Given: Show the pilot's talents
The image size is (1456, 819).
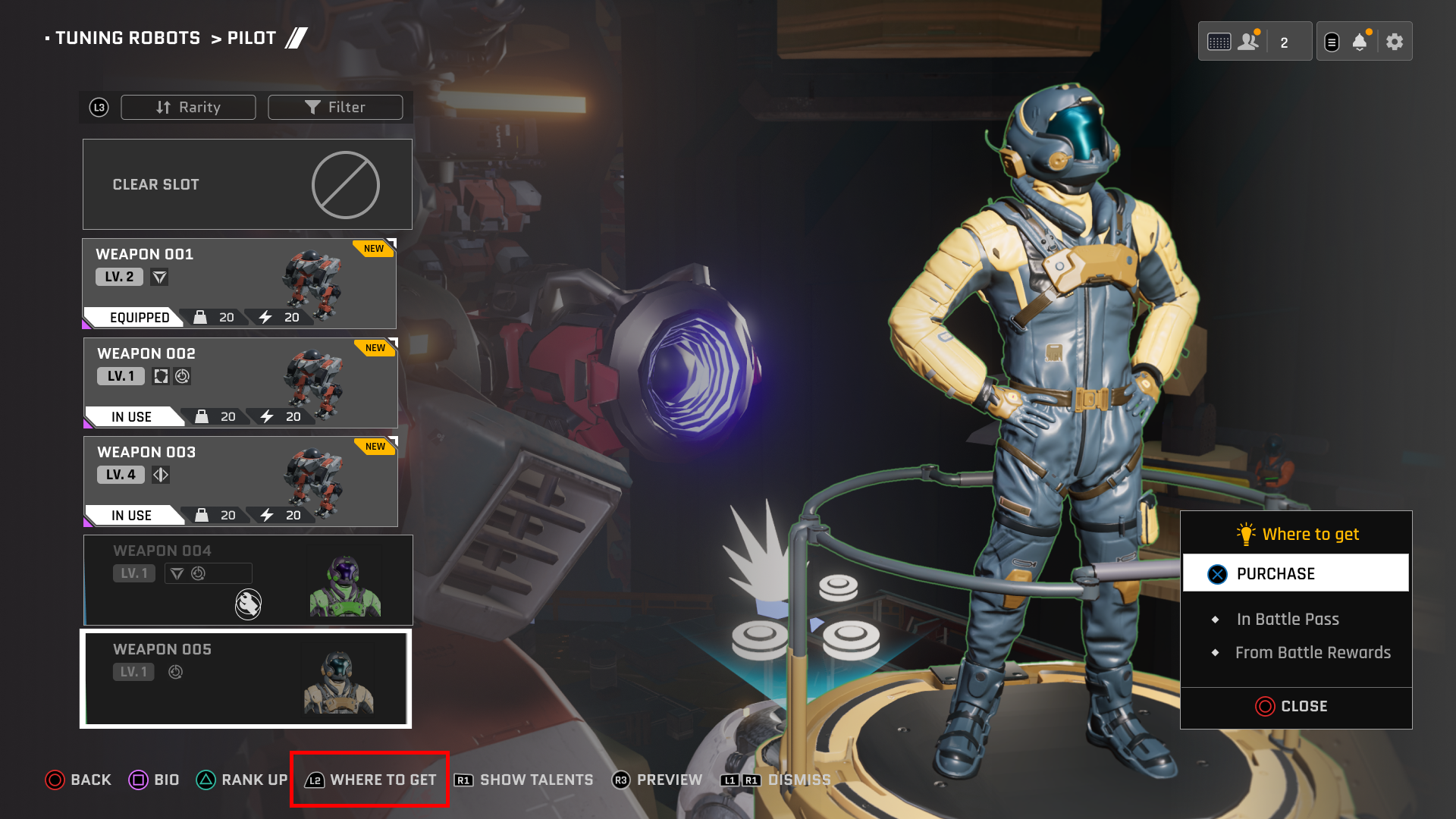Looking at the screenshot, I should click(524, 780).
